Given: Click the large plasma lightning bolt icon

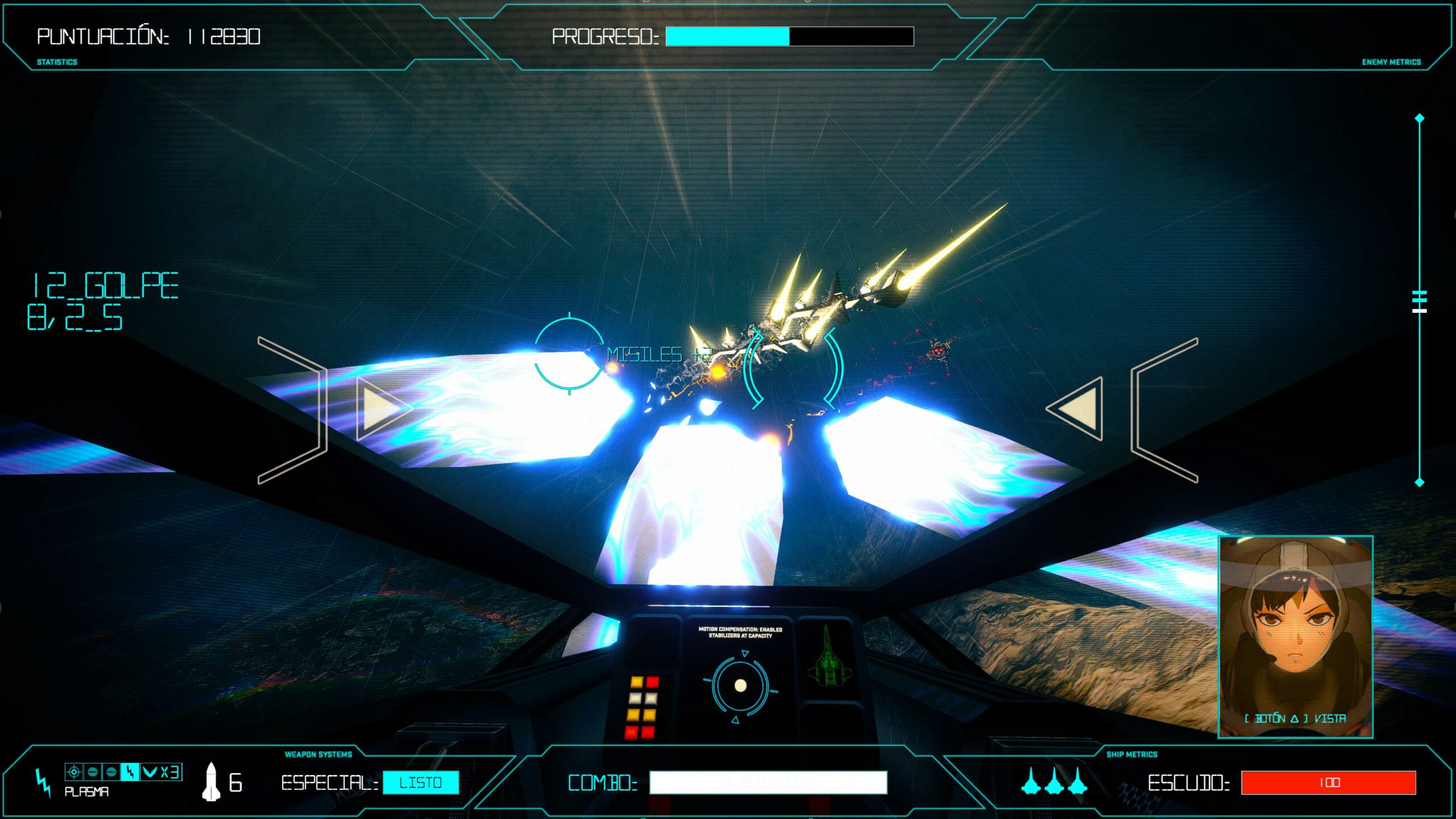Looking at the screenshot, I should pos(43,783).
